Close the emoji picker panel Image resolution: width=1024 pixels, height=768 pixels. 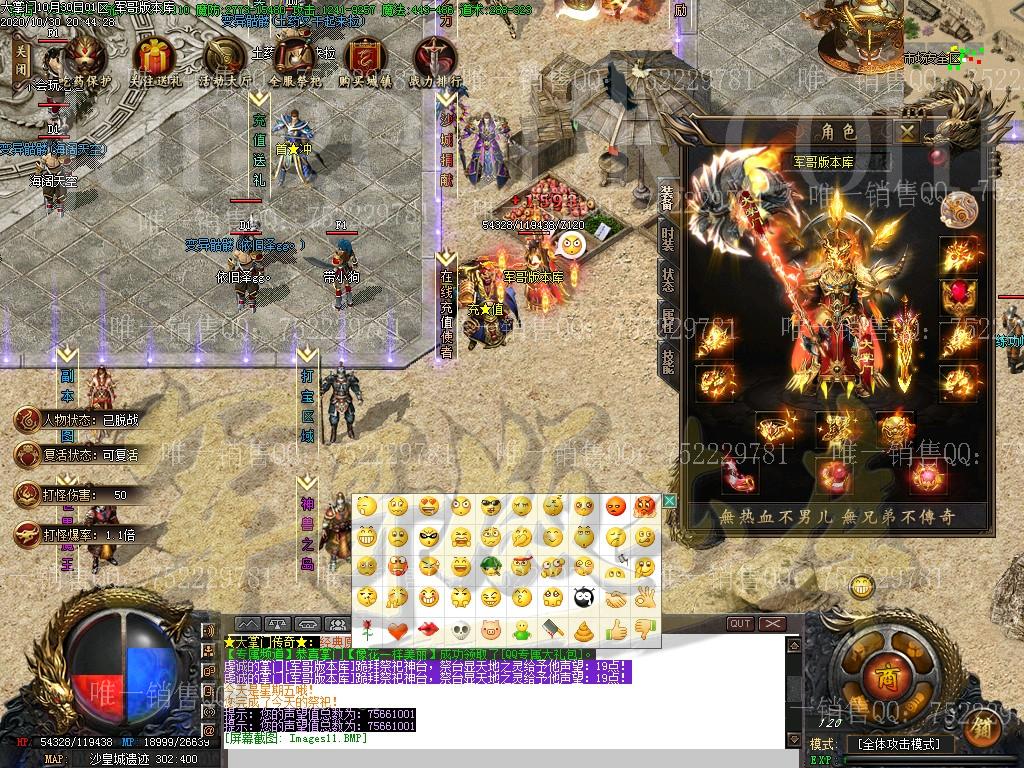[670, 501]
